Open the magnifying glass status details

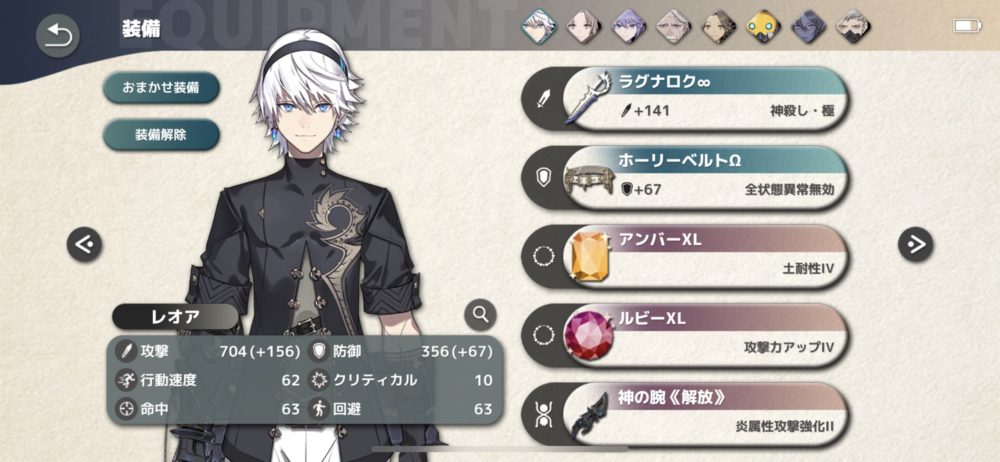(x=481, y=316)
